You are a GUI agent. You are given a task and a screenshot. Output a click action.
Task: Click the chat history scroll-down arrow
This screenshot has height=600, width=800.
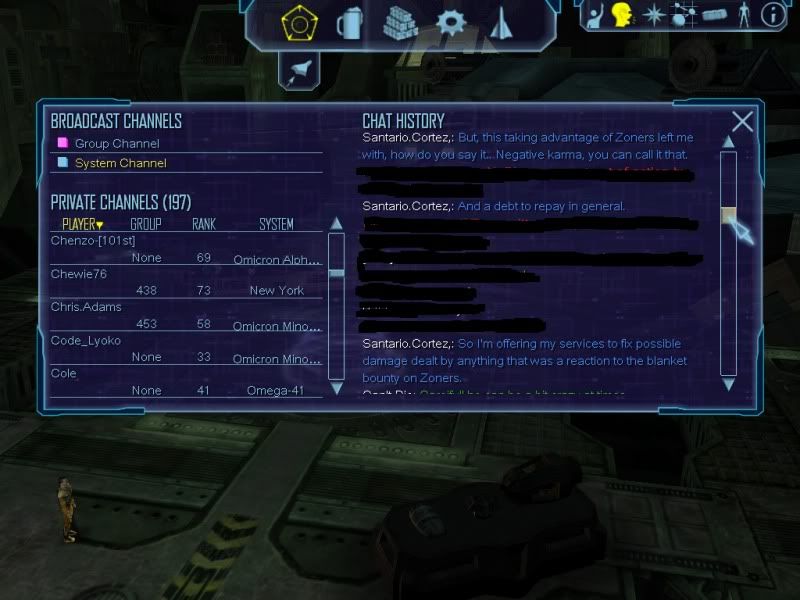click(728, 383)
